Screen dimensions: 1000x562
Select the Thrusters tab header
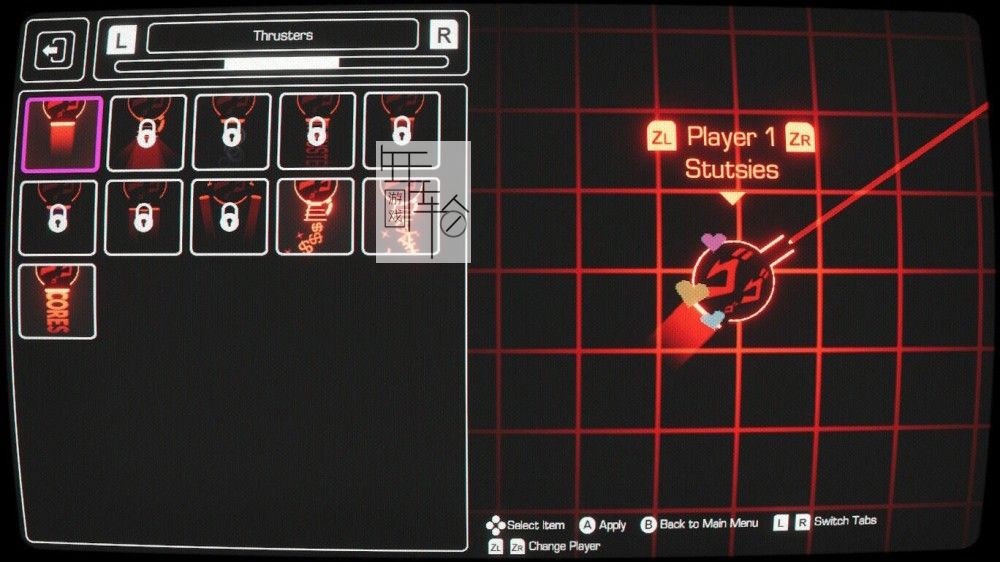pos(282,36)
